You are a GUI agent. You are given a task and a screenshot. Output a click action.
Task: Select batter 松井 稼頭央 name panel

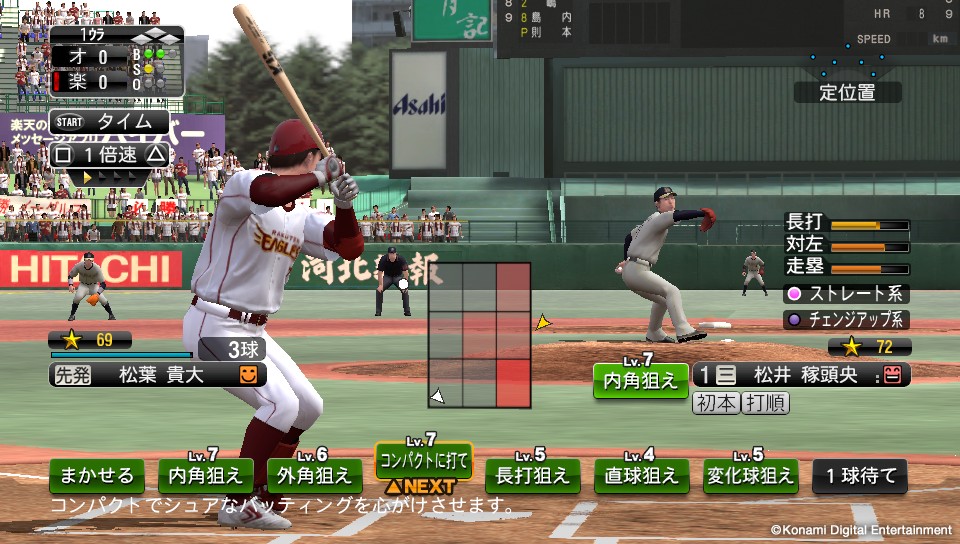(800, 375)
